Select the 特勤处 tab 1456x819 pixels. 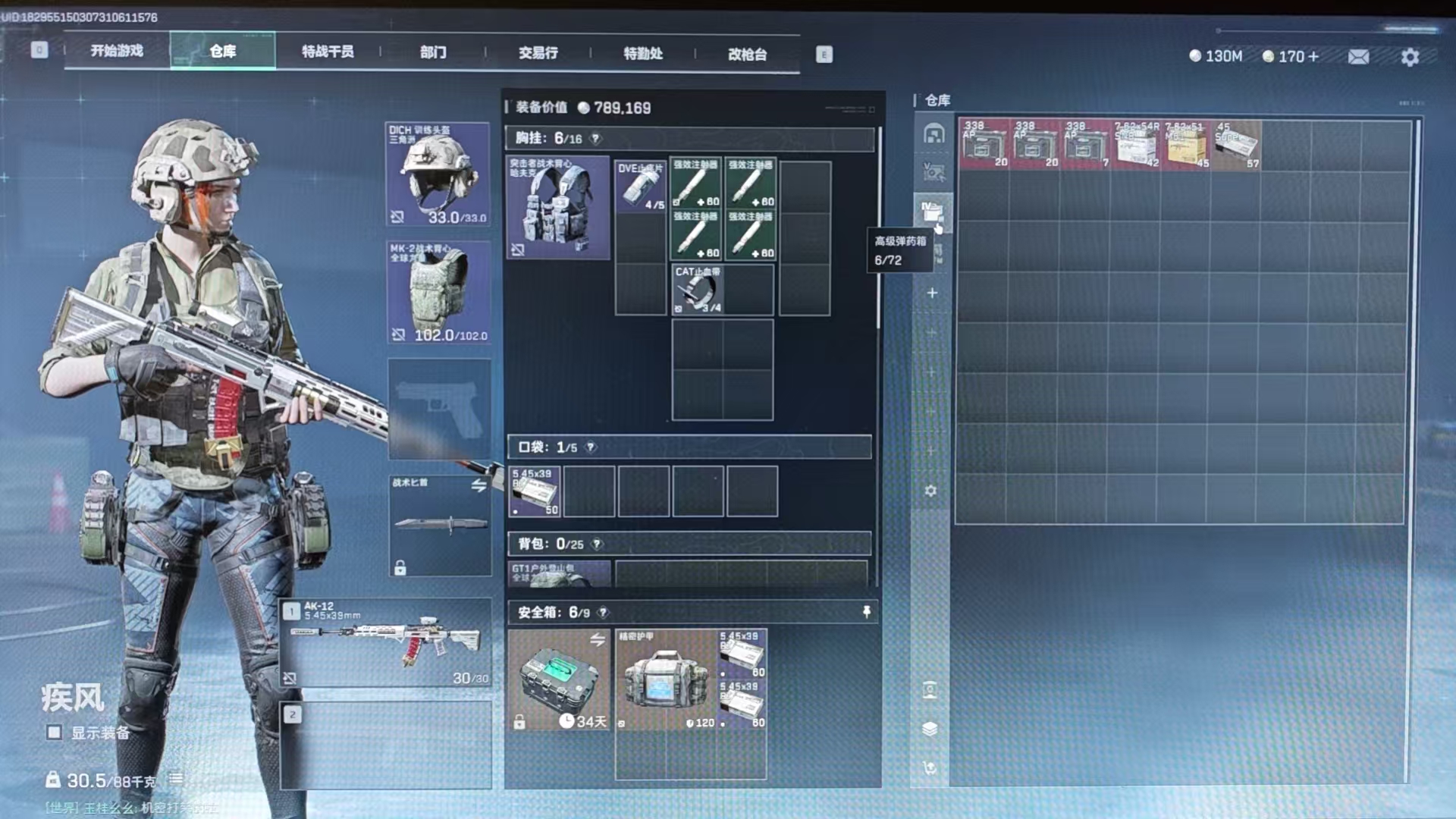(x=643, y=53)
